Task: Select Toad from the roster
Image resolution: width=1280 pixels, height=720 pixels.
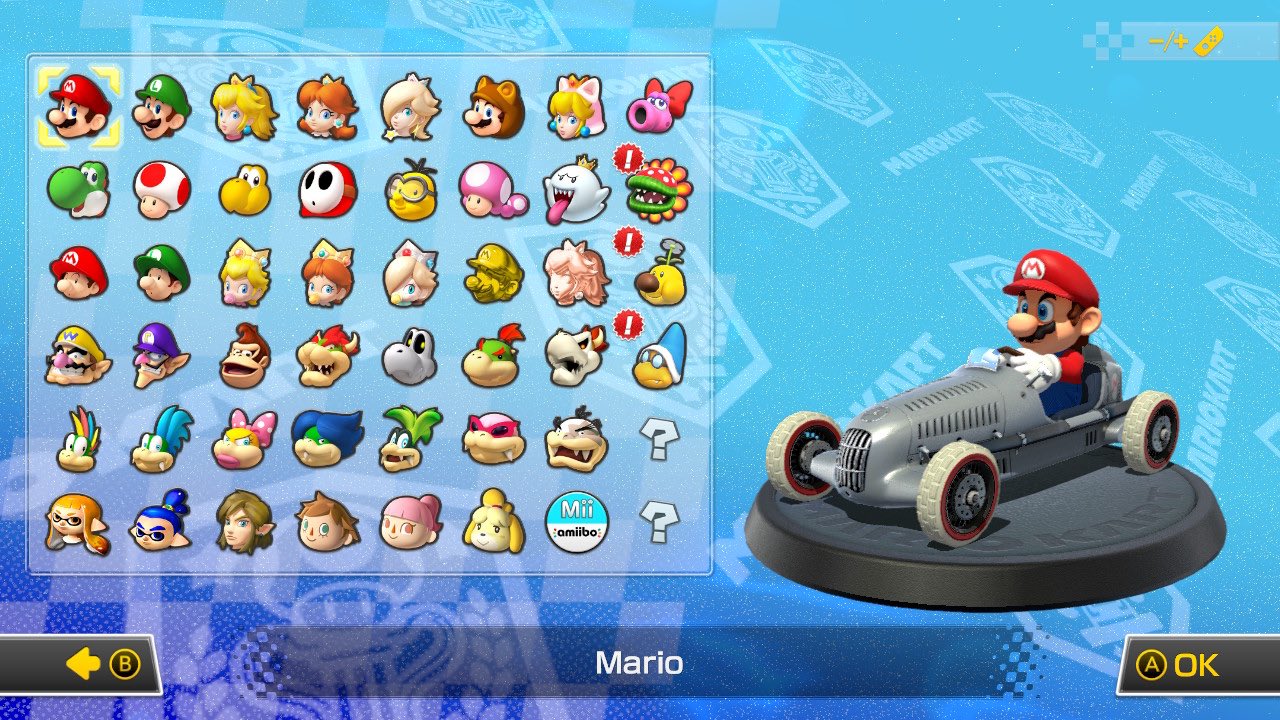Action: [161, 190]
